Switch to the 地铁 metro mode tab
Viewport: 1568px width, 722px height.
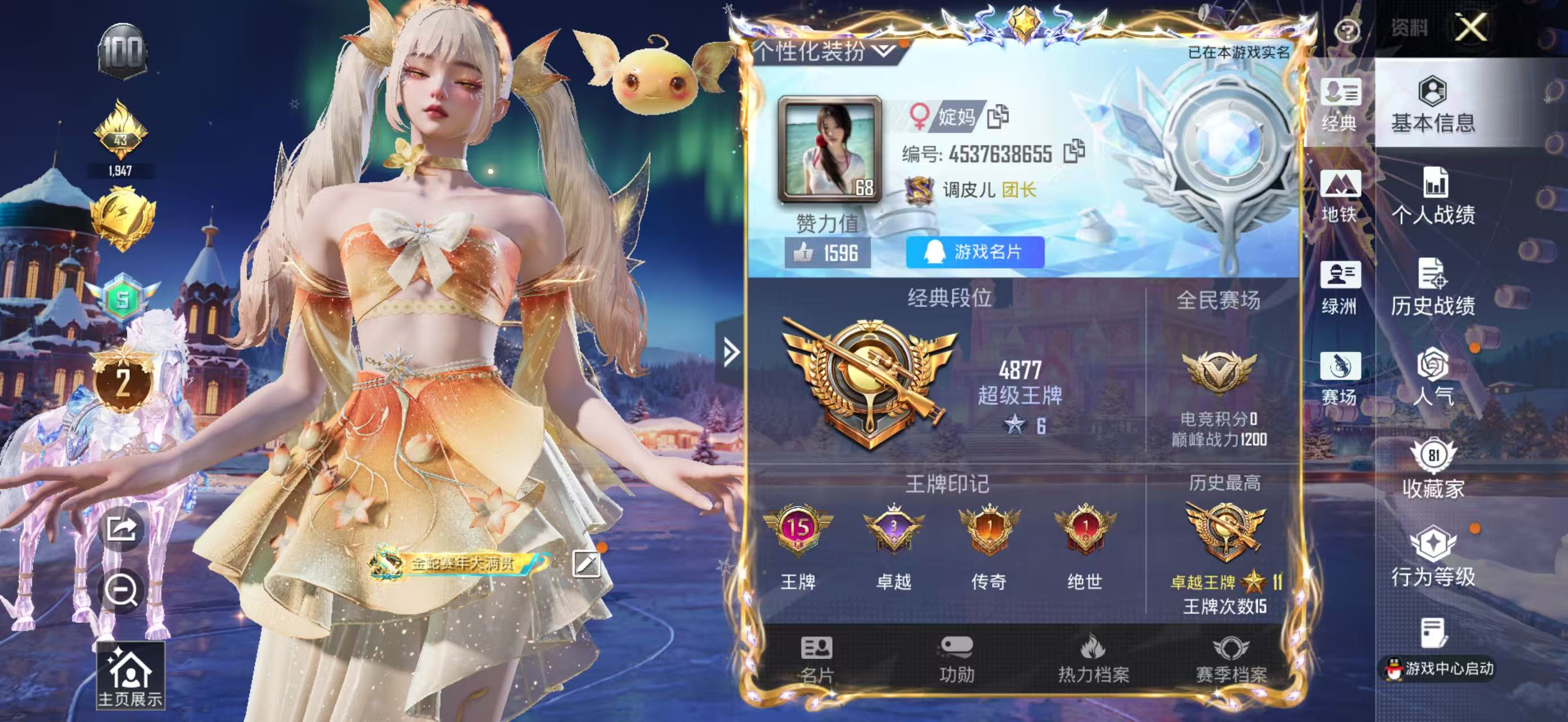(1339, 197)
